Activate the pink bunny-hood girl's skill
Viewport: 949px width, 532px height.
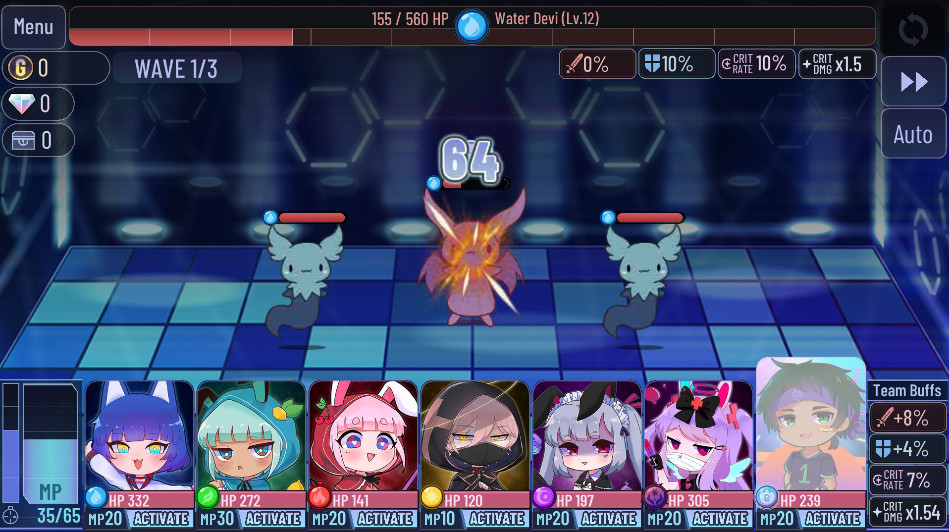coord(384,519)
